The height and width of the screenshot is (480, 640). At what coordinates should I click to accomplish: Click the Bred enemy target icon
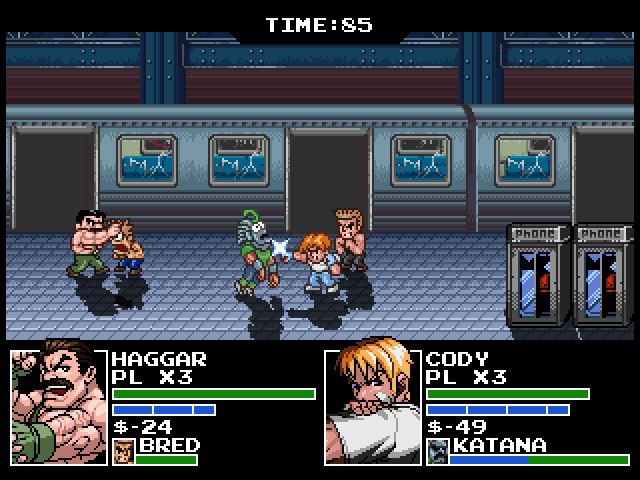(124, 451)
